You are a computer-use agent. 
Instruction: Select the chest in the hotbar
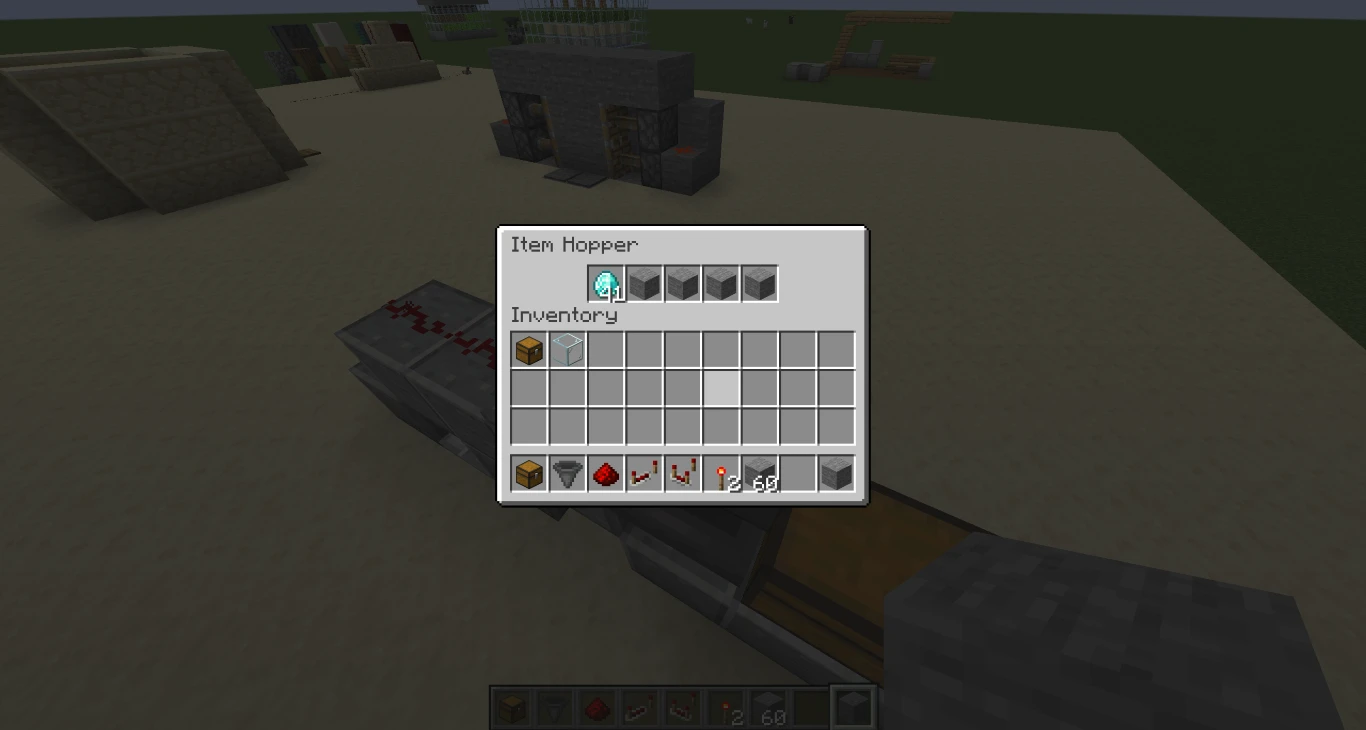click(512, 707)
